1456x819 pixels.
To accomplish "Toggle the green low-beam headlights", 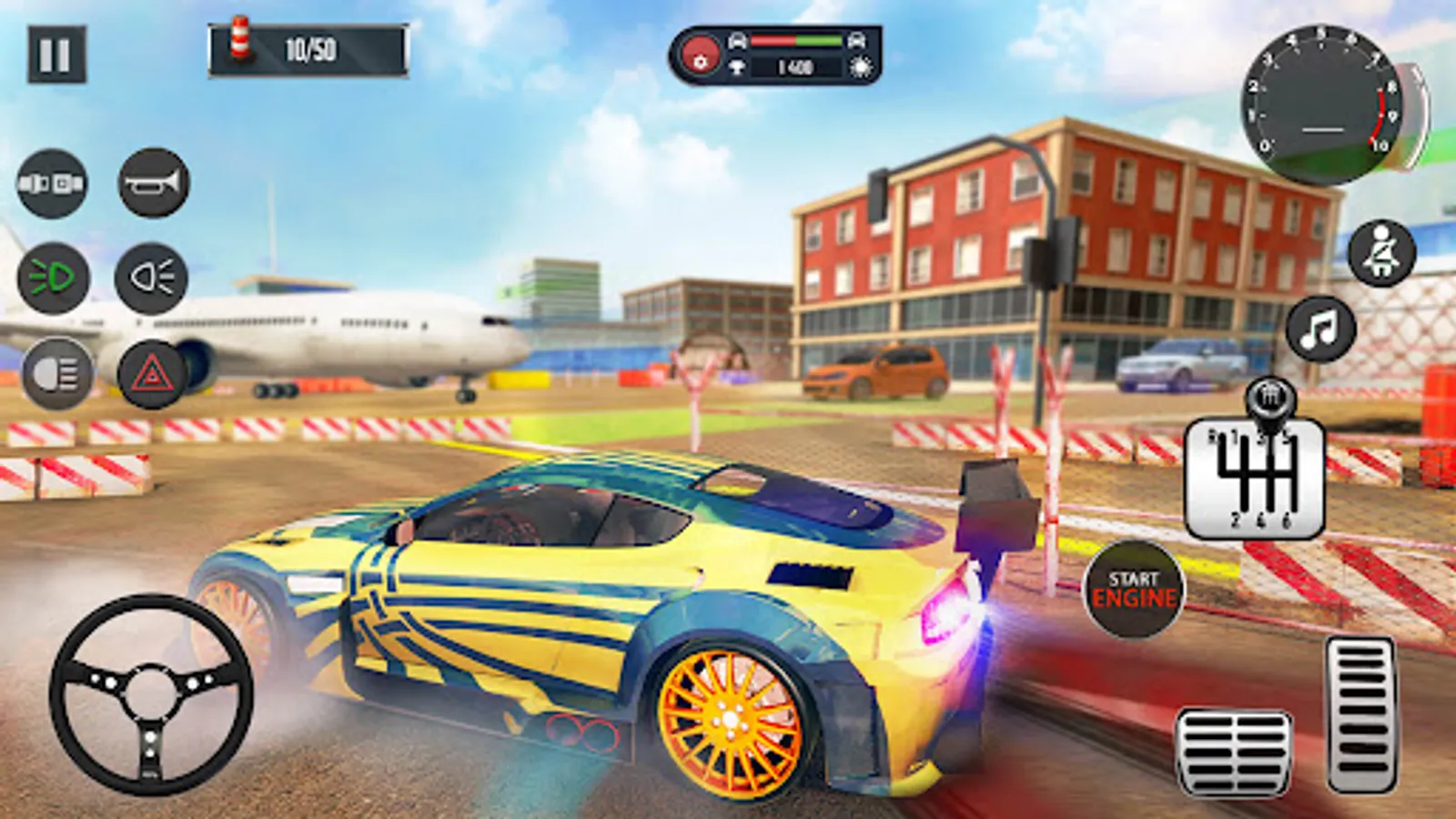I will [x=54, y=278].
